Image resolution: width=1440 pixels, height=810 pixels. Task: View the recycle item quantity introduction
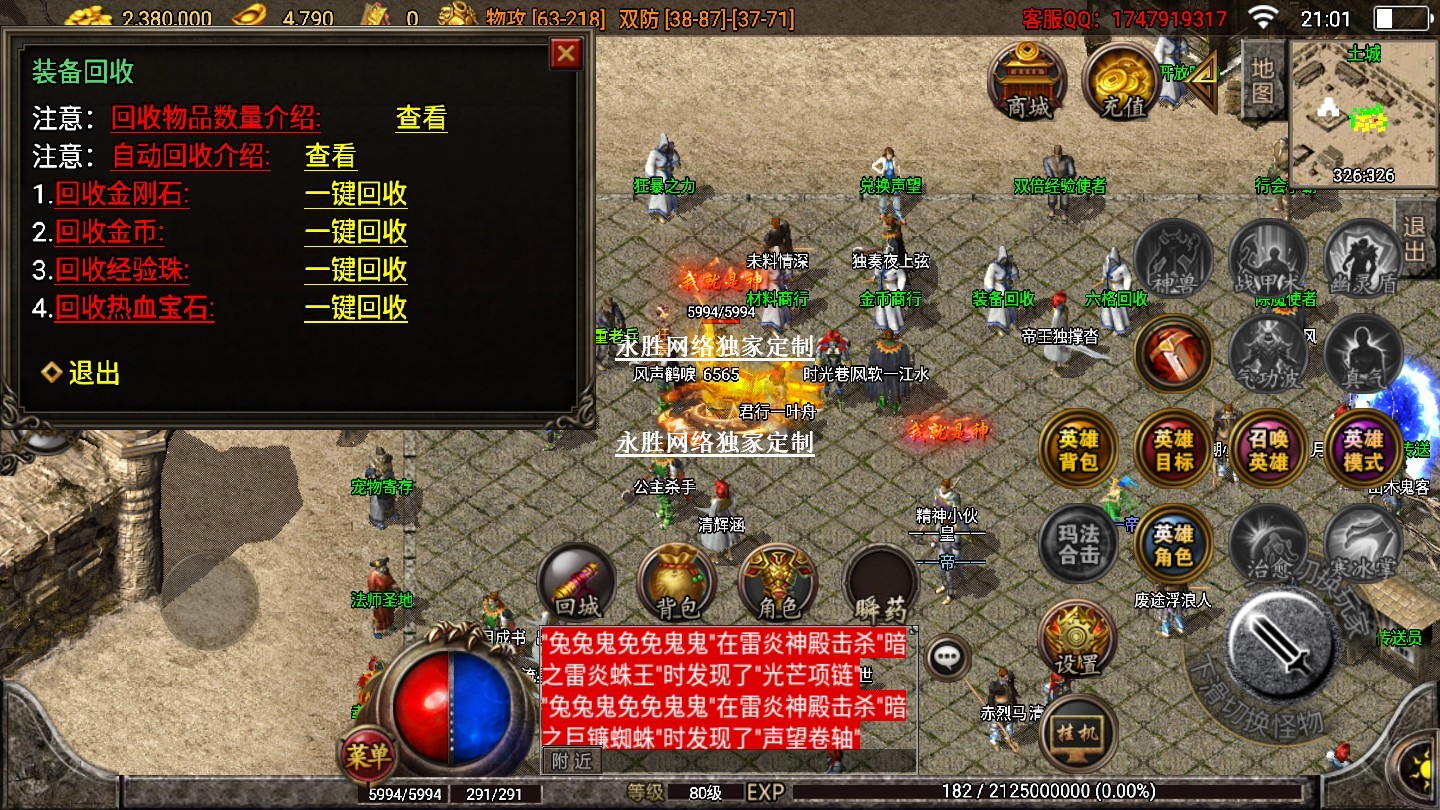pyautogui.click(x=421, y=118)
